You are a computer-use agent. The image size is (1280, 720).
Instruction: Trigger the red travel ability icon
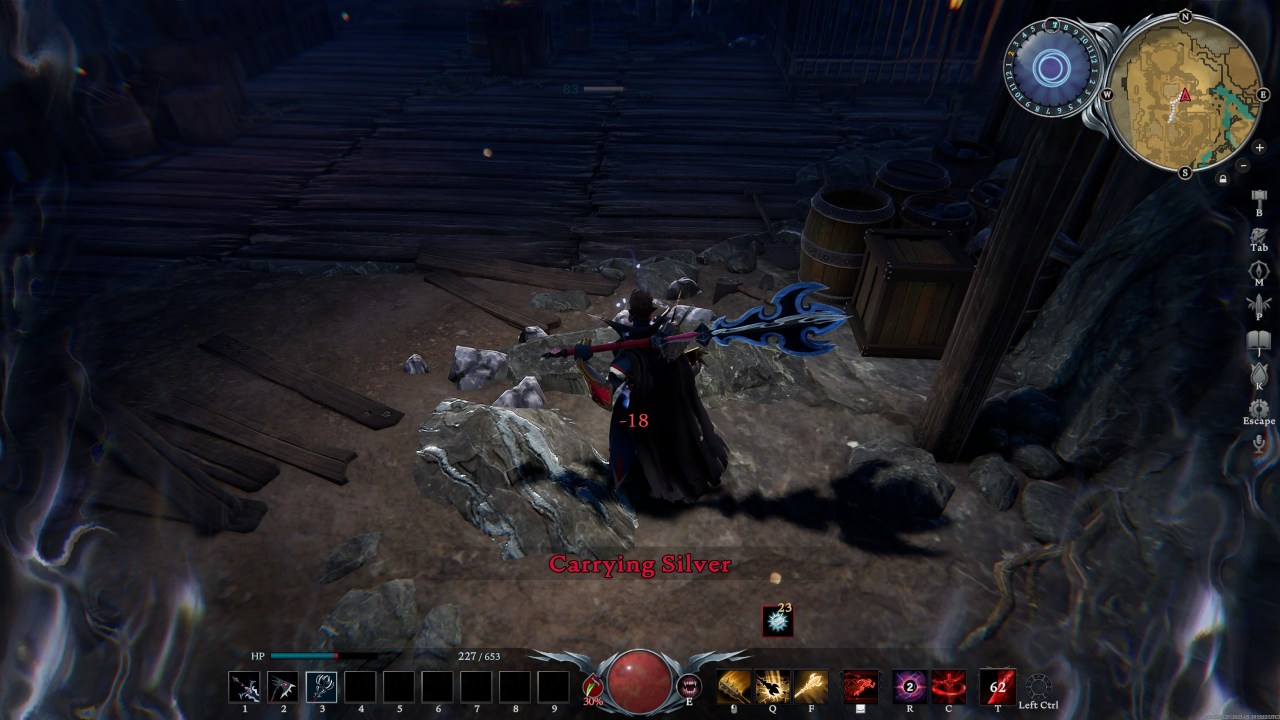[860, 685]
